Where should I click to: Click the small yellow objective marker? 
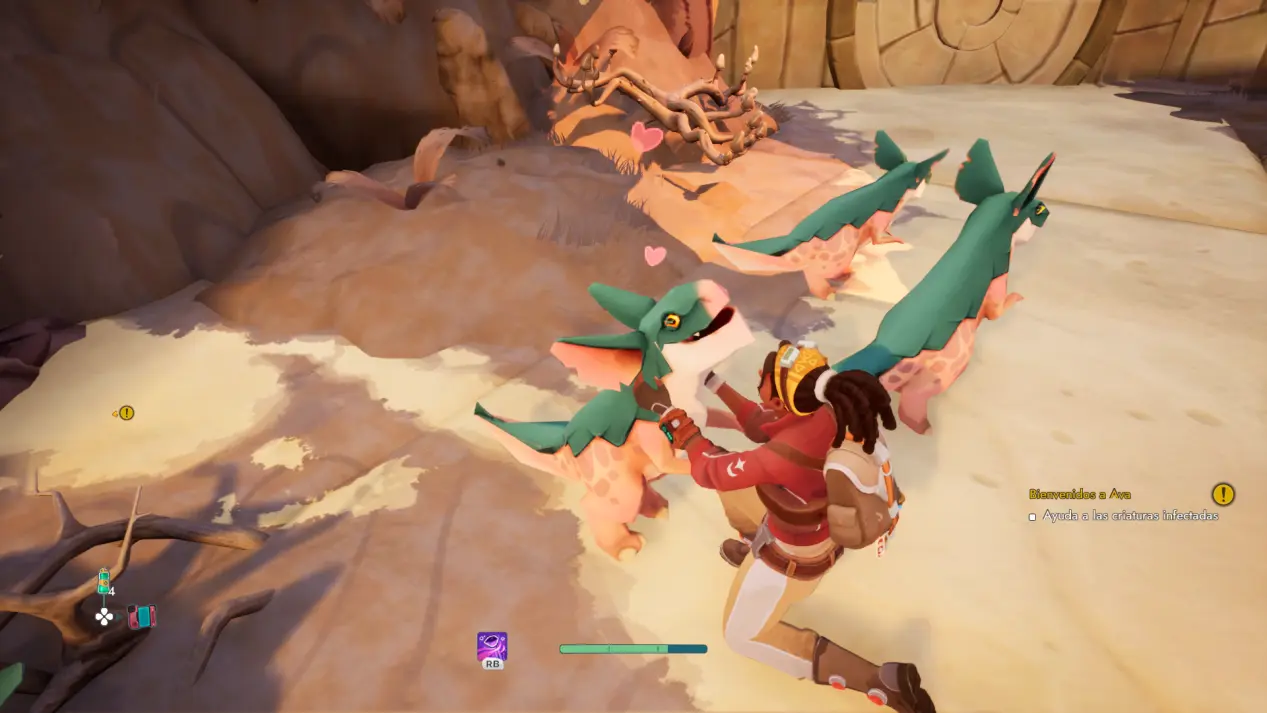(x=126, y=412)
